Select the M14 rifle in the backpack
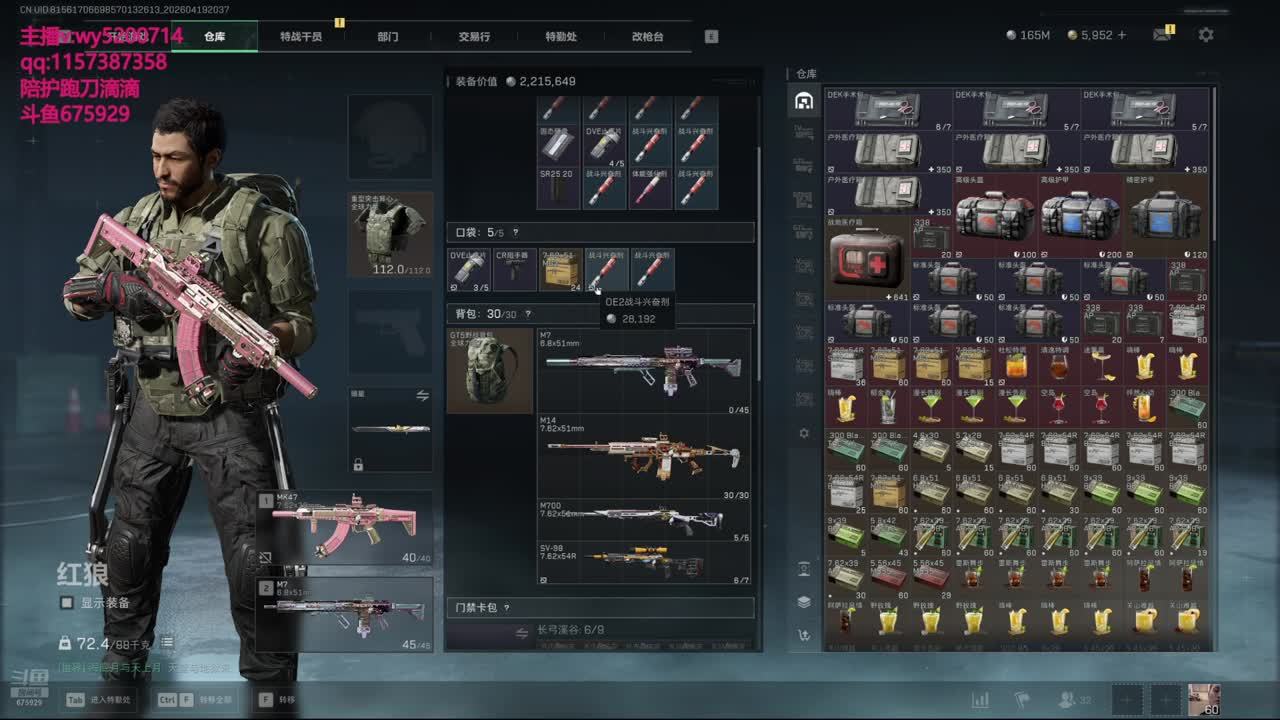This screenshot has height=720, width=1280. (x=644, y=457)
